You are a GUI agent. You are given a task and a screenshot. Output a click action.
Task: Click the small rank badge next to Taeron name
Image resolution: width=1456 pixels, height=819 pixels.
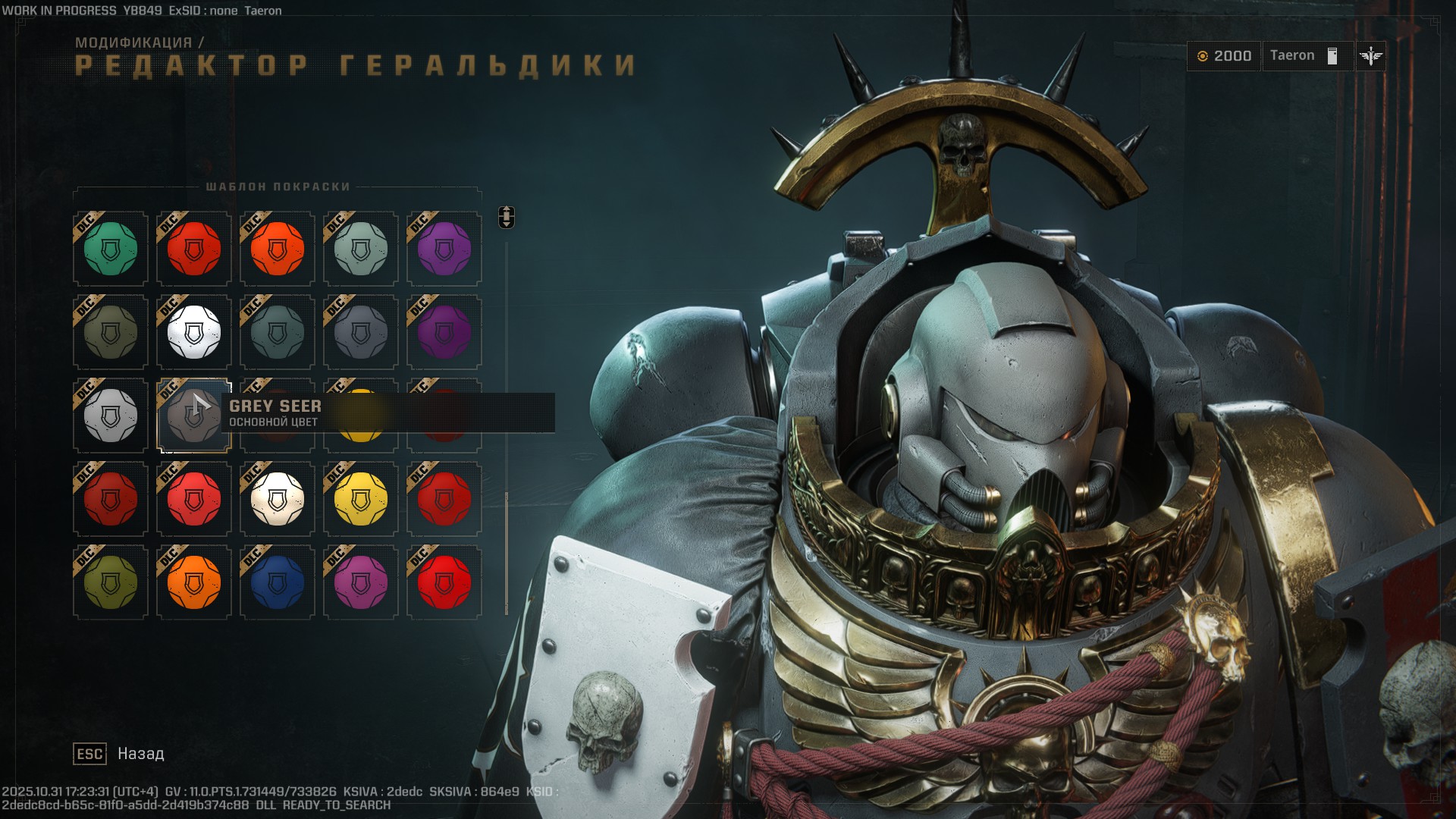pos(1331,55)
